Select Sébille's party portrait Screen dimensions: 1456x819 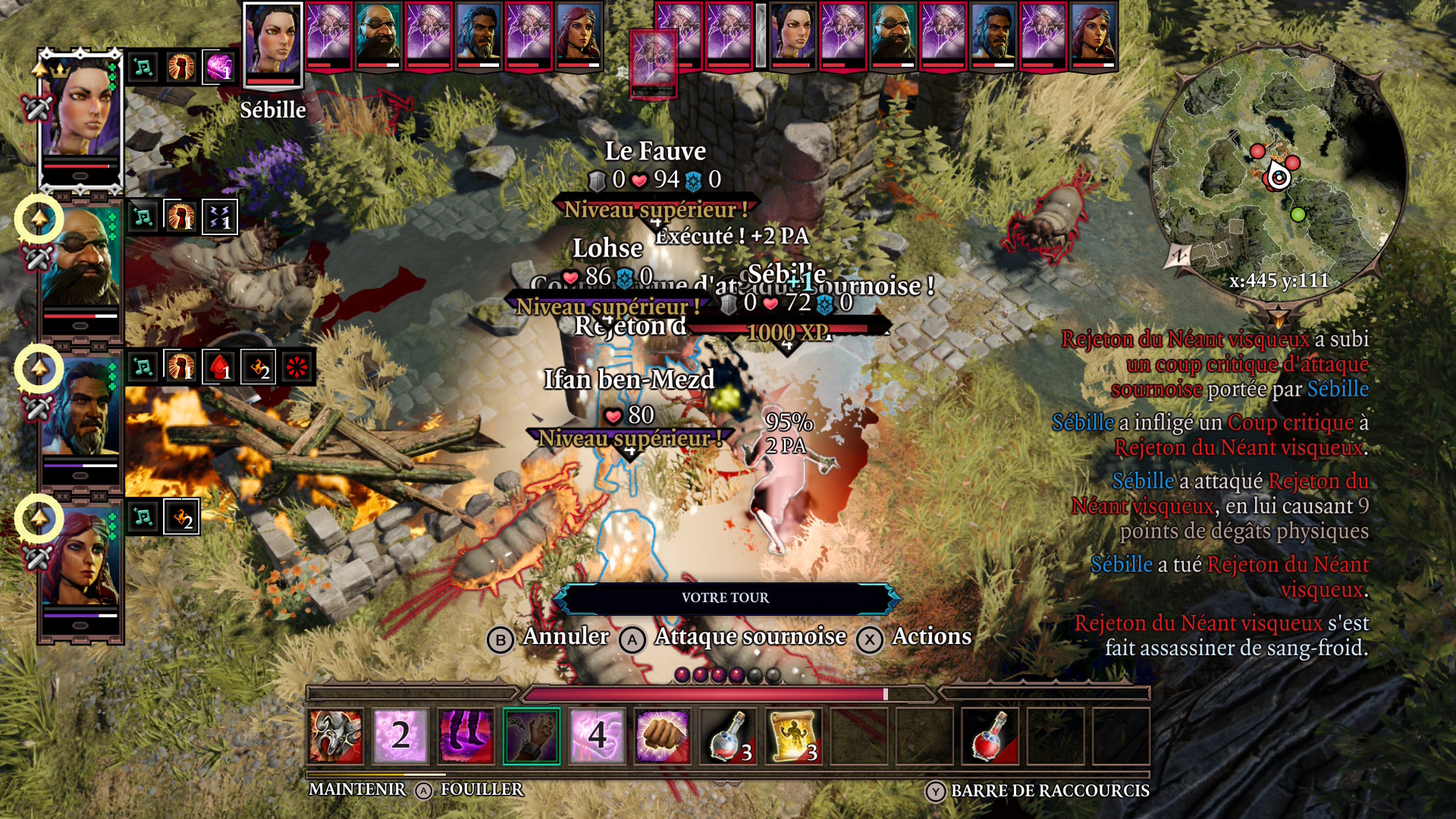pyautogui.click(x=80, y=114)
